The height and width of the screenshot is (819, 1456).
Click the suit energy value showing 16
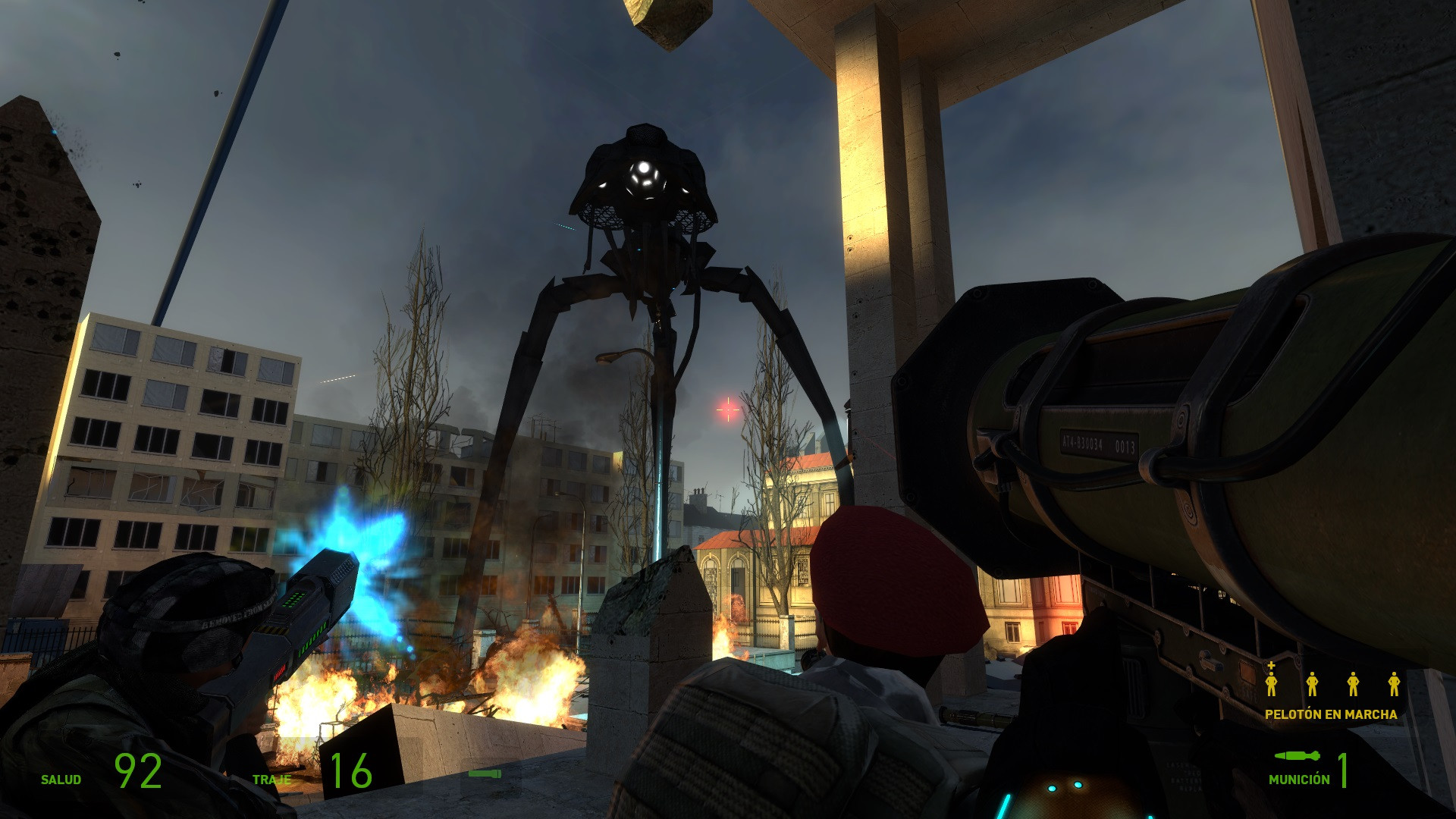point(351,768)
